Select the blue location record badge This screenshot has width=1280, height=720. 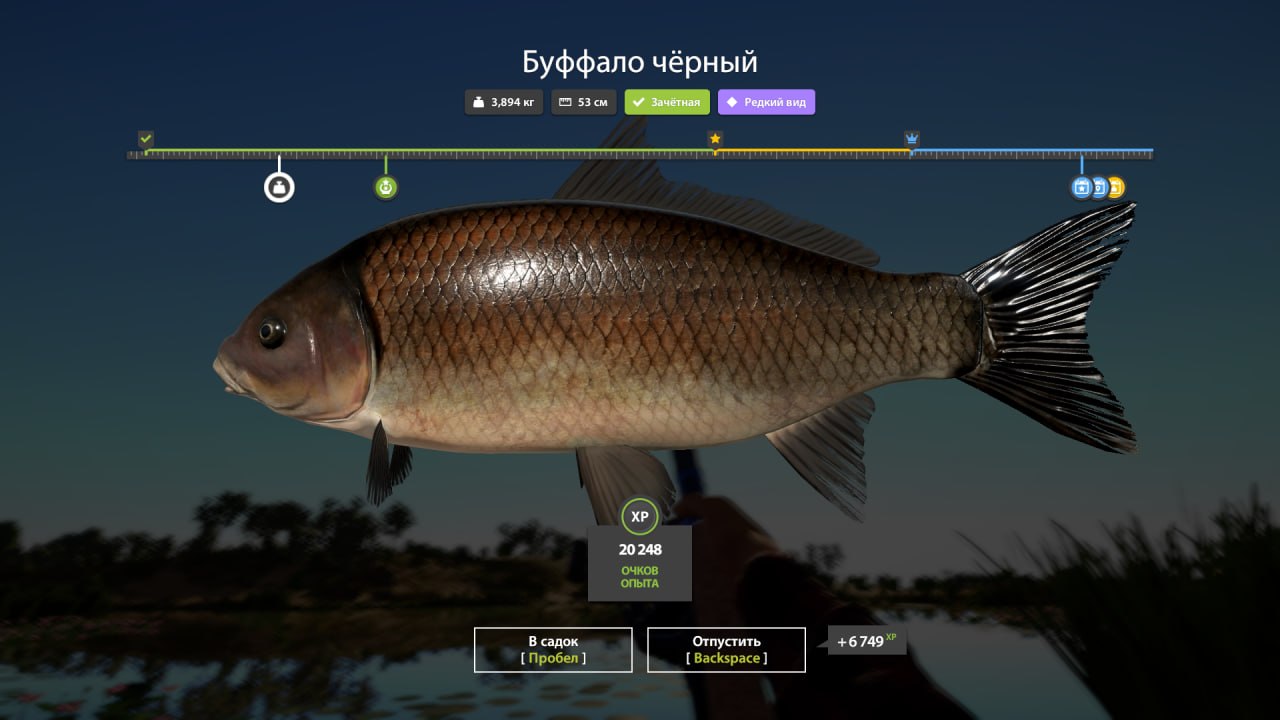tap(1098, 187)
